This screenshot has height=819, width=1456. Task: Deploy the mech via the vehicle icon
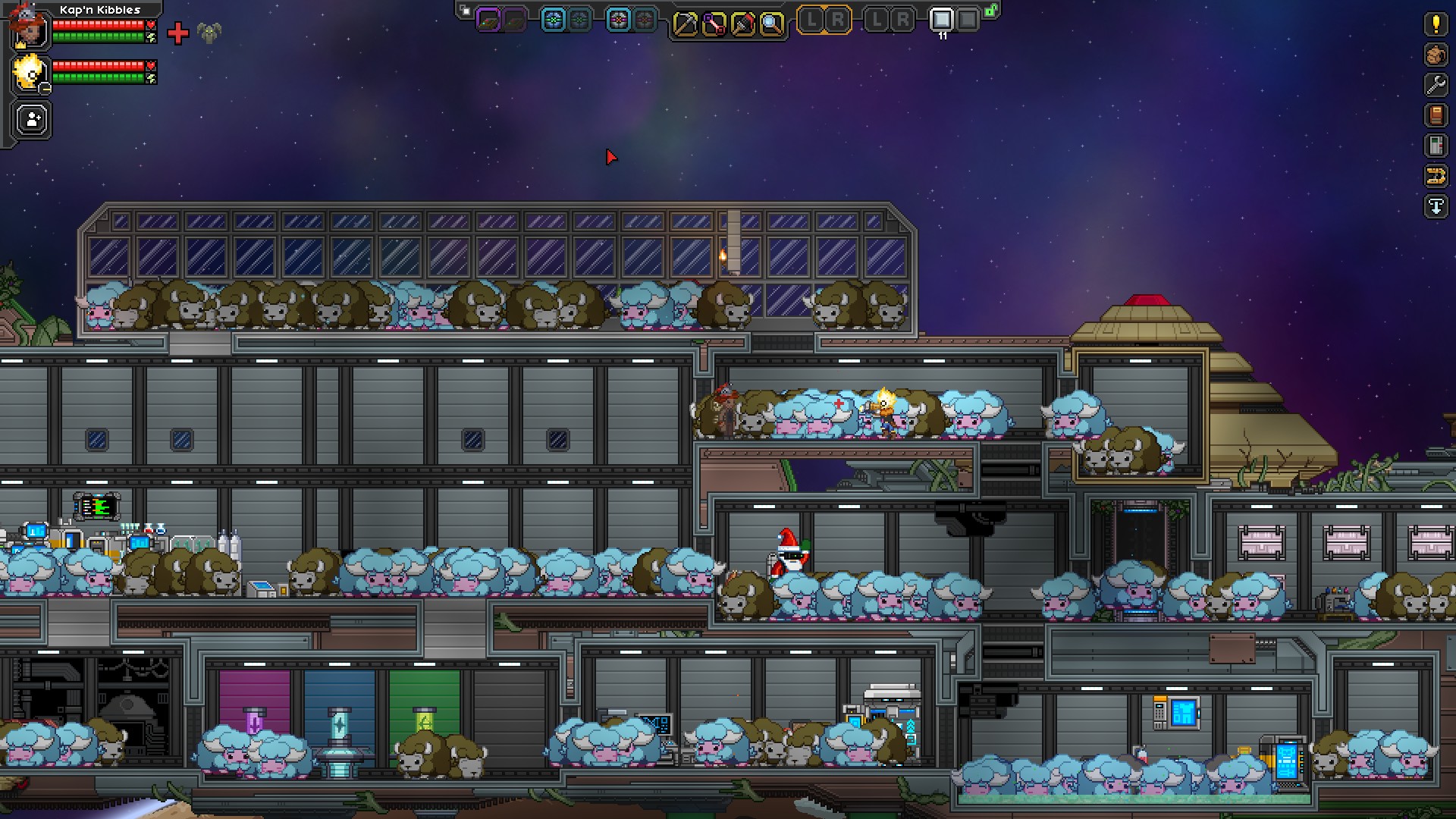point(1435,173)
